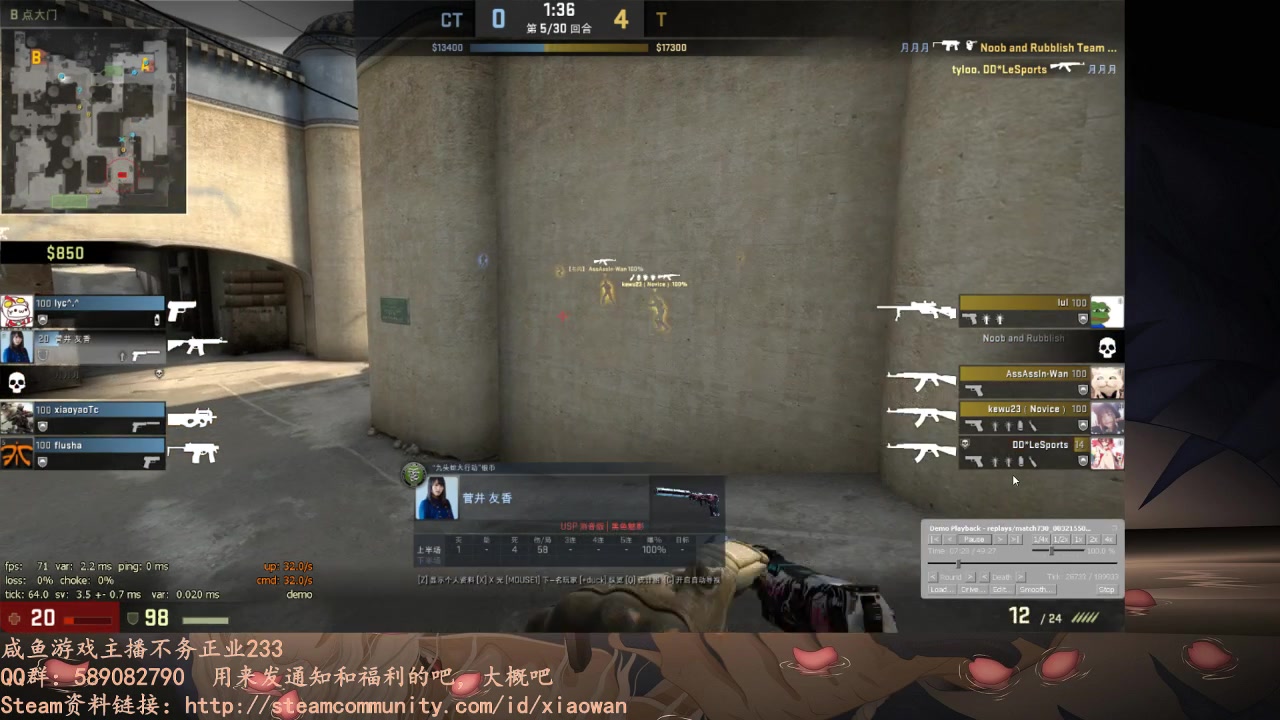Open the Load demo dialog

pyautogui.click(x=942, y=589)
